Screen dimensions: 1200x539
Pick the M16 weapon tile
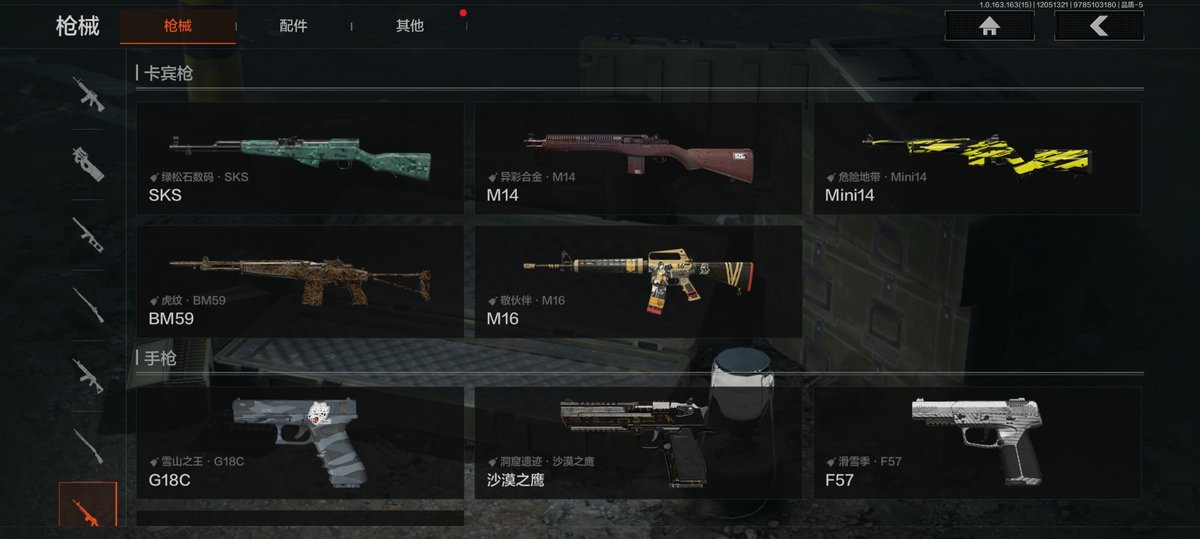click(638, 281)
